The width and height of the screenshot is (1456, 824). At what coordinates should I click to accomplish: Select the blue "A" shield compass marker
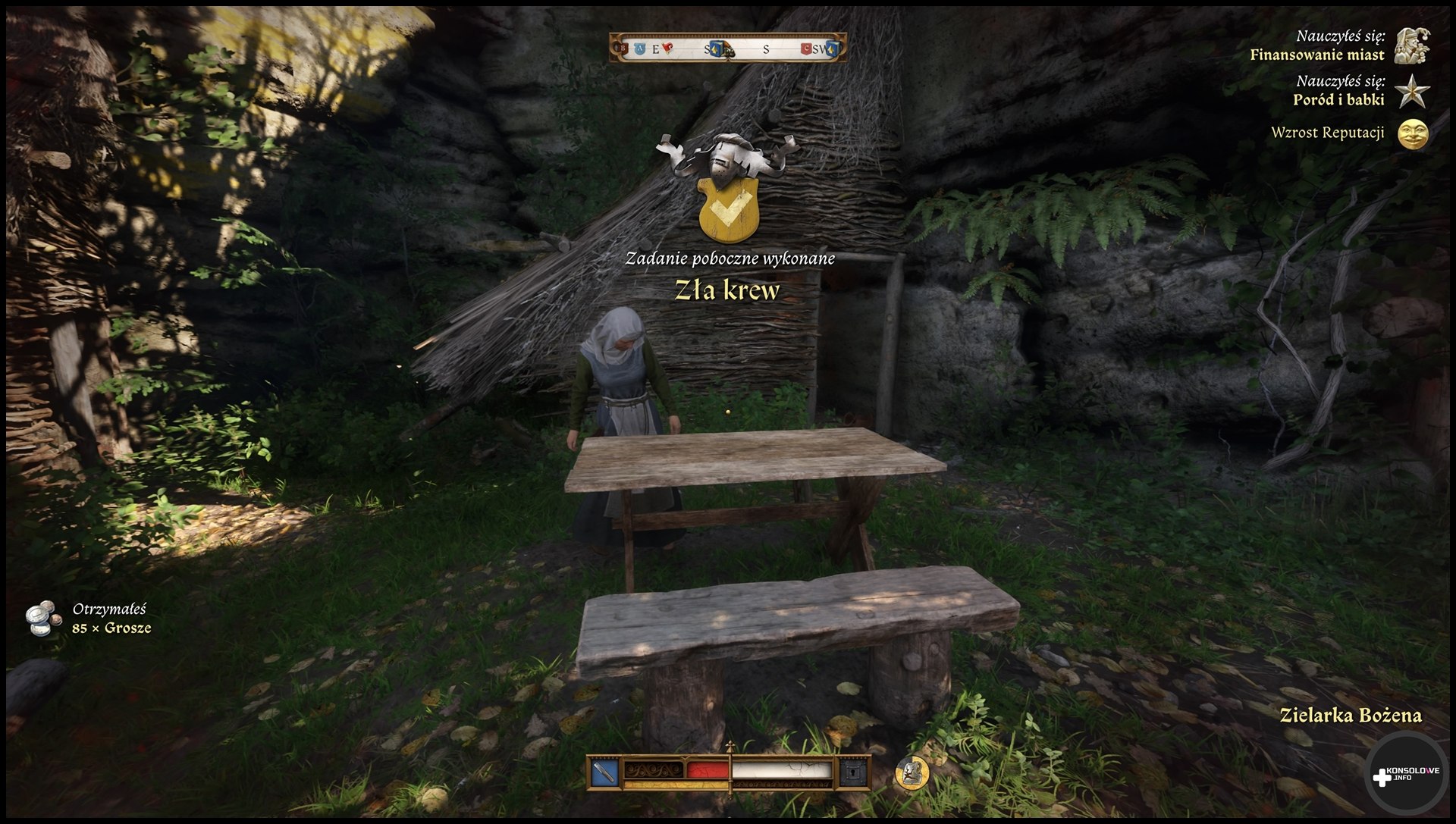(x=639, y=49)
